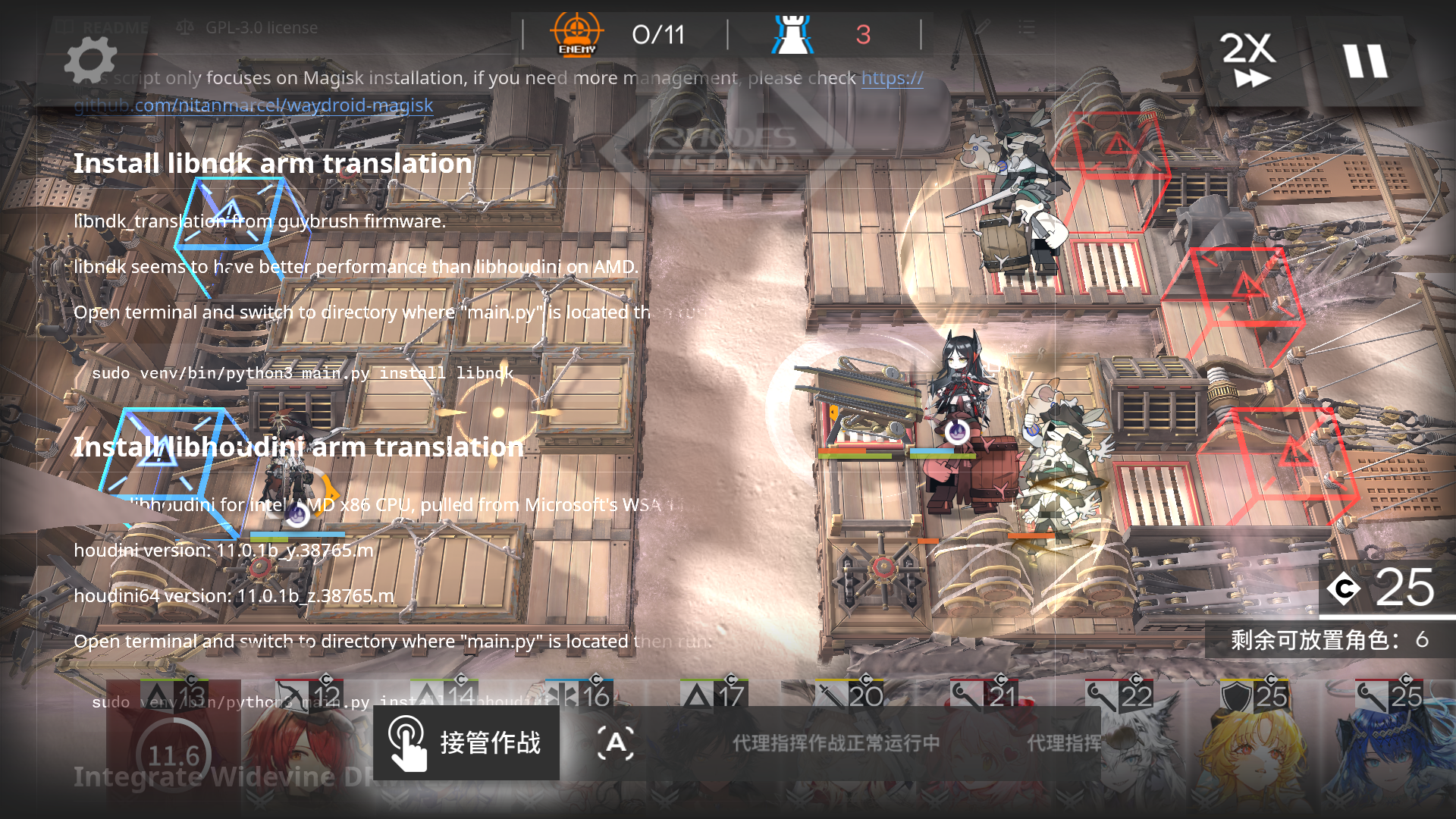Click the auto-deploy A icon
The image size is (1456, 819).
click(x=616, y=743)
